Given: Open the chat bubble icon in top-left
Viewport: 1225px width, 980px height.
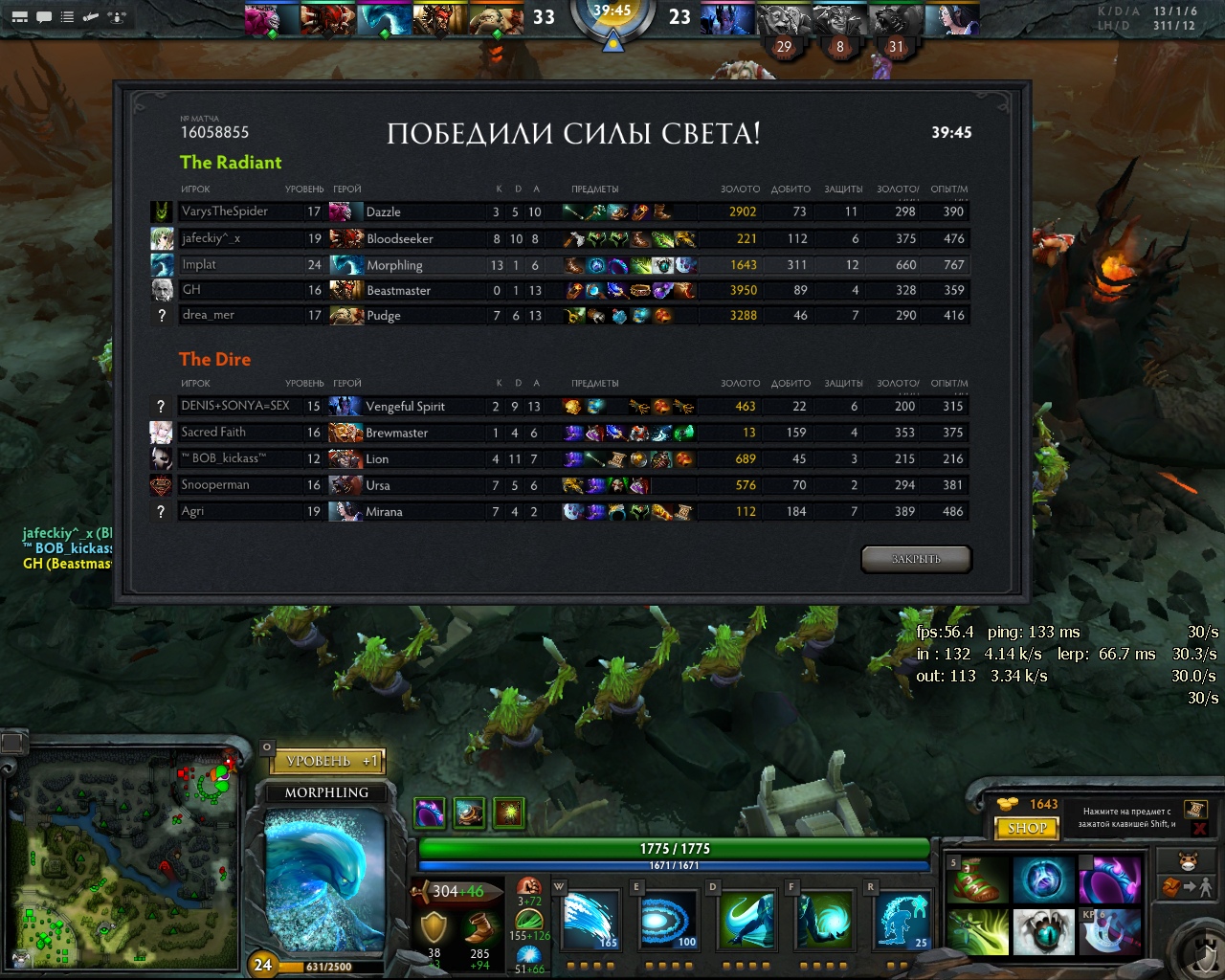Looking at the screenshot, I should pos(44,17).
